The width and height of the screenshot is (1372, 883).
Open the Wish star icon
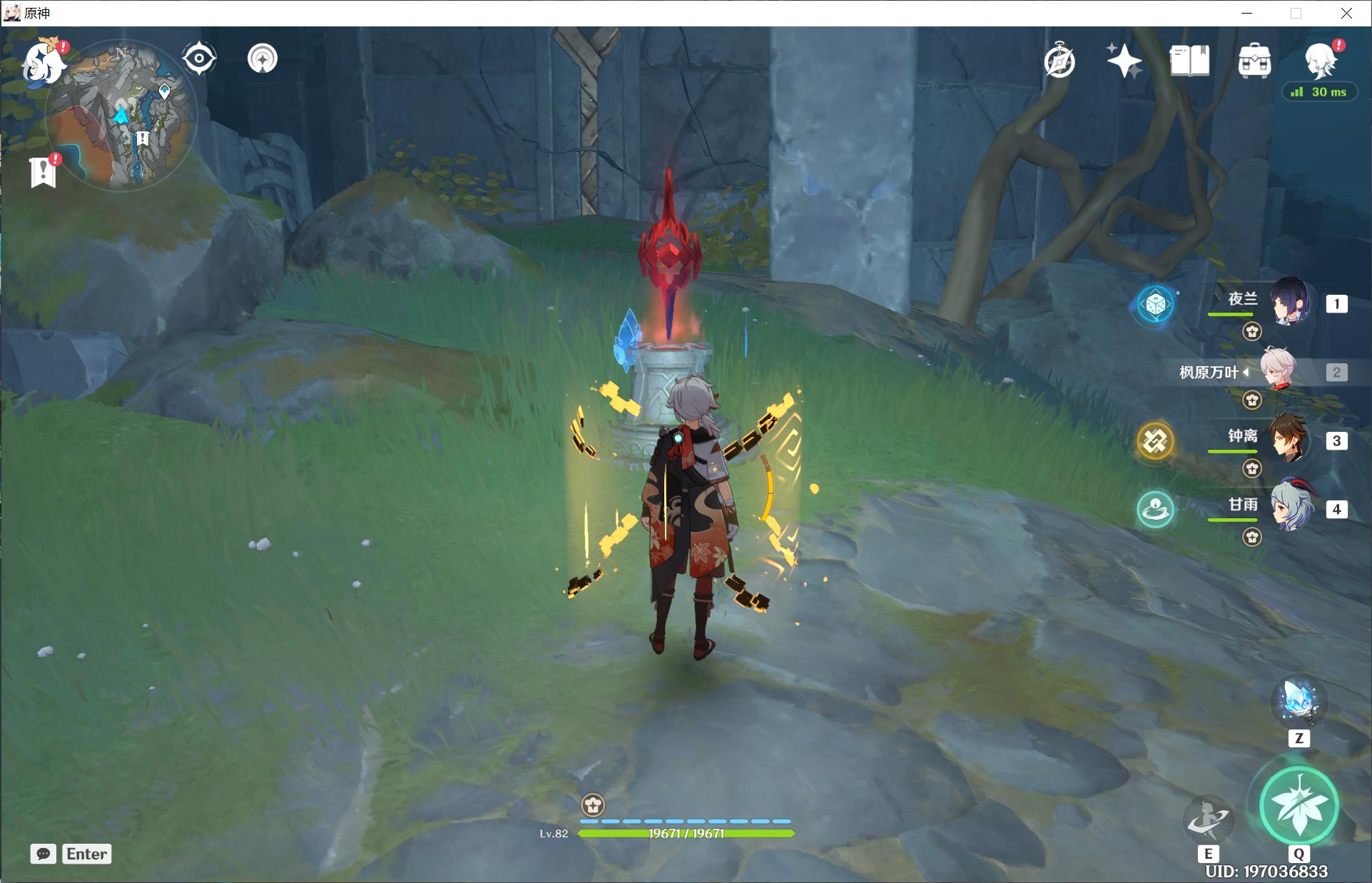(1124, 61)
